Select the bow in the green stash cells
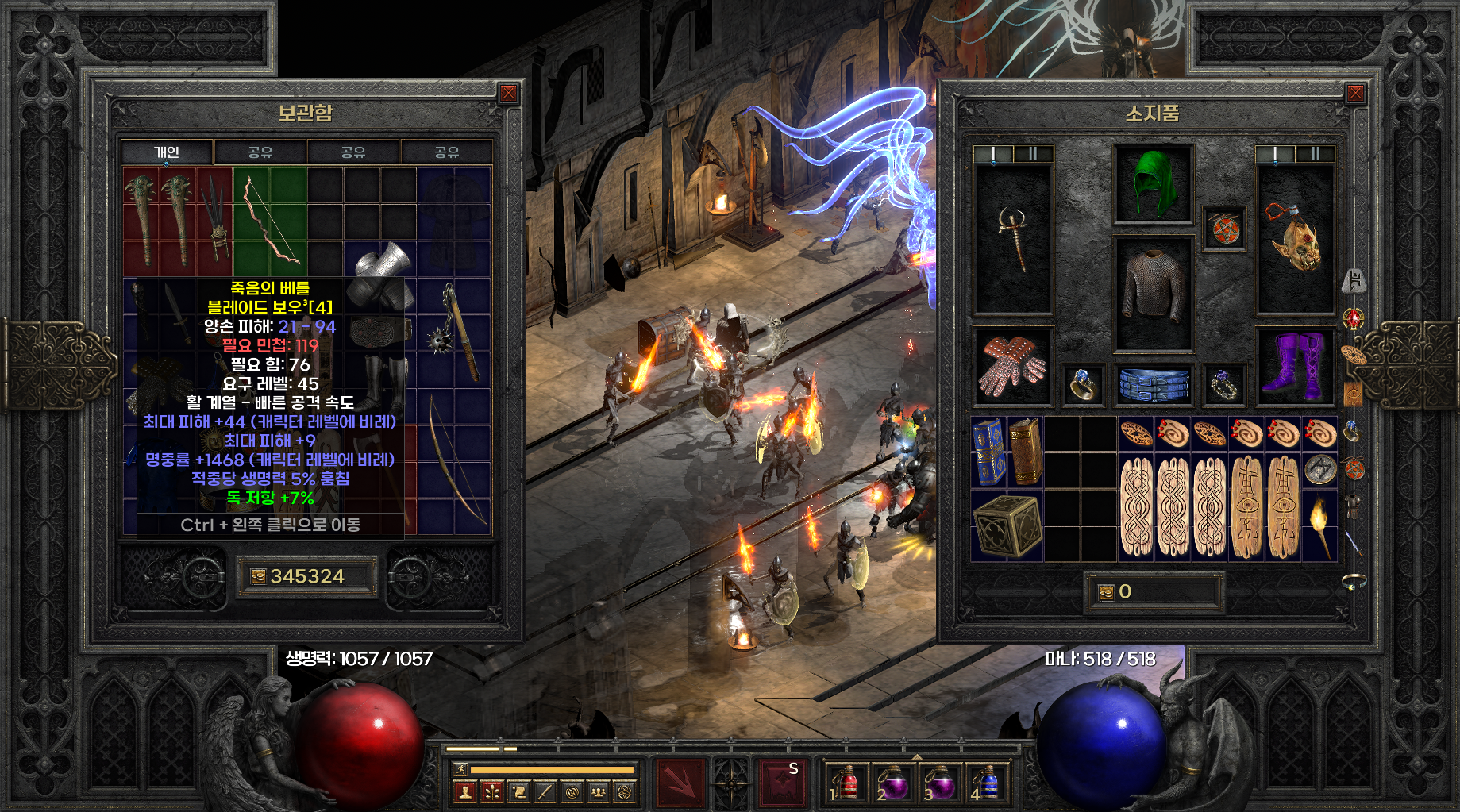Image resolution: width=1460 pixels, height=812 pixels. (270, 221)
